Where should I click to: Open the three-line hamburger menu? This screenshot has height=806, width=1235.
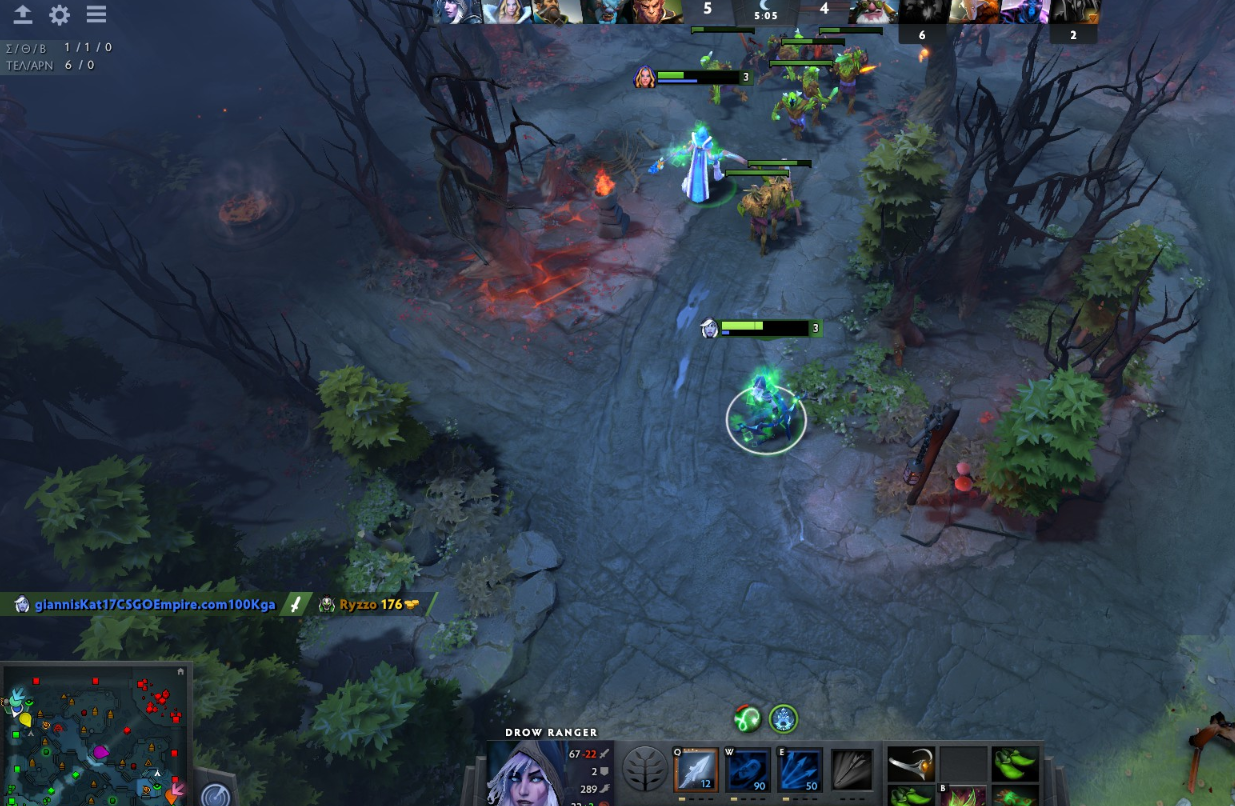pyautogui.click(x=96, y=15)
